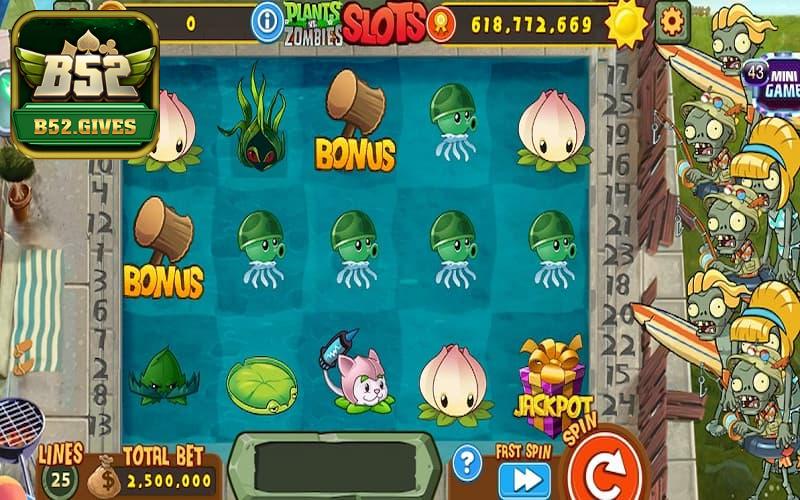Open the gear settings menu
This screenshot has height=500, width=800.
pyautogui.click(x=672, y=21)
